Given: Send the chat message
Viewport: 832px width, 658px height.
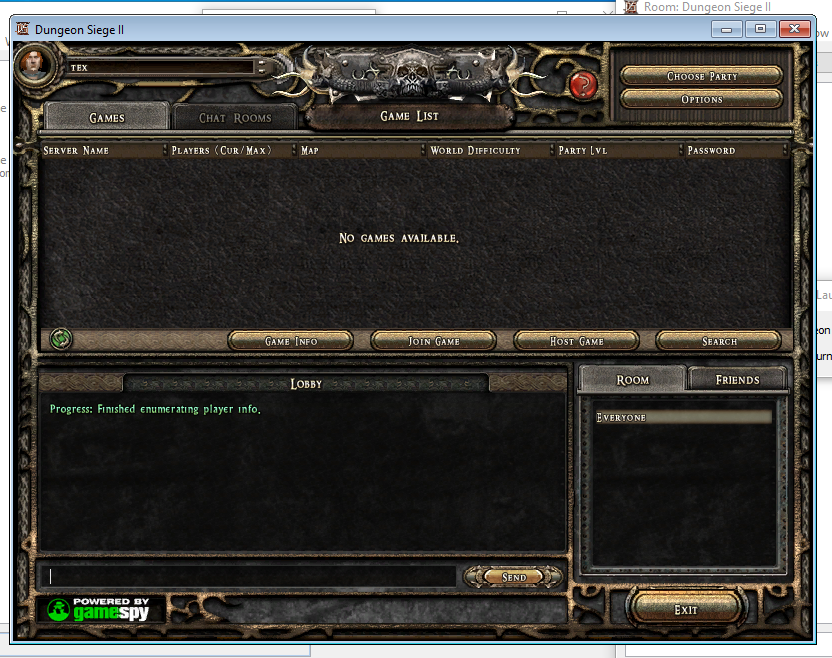Looking at the screenshot, I should point(514,577).
